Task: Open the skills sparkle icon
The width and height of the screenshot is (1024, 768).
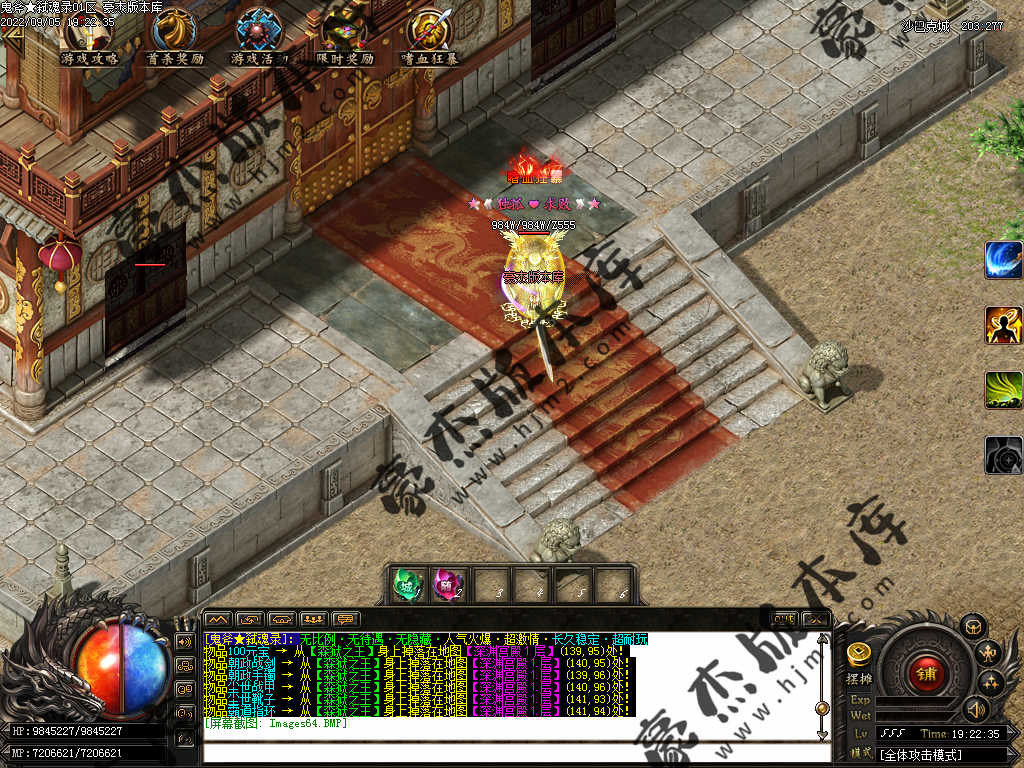Action: [990, 682]
